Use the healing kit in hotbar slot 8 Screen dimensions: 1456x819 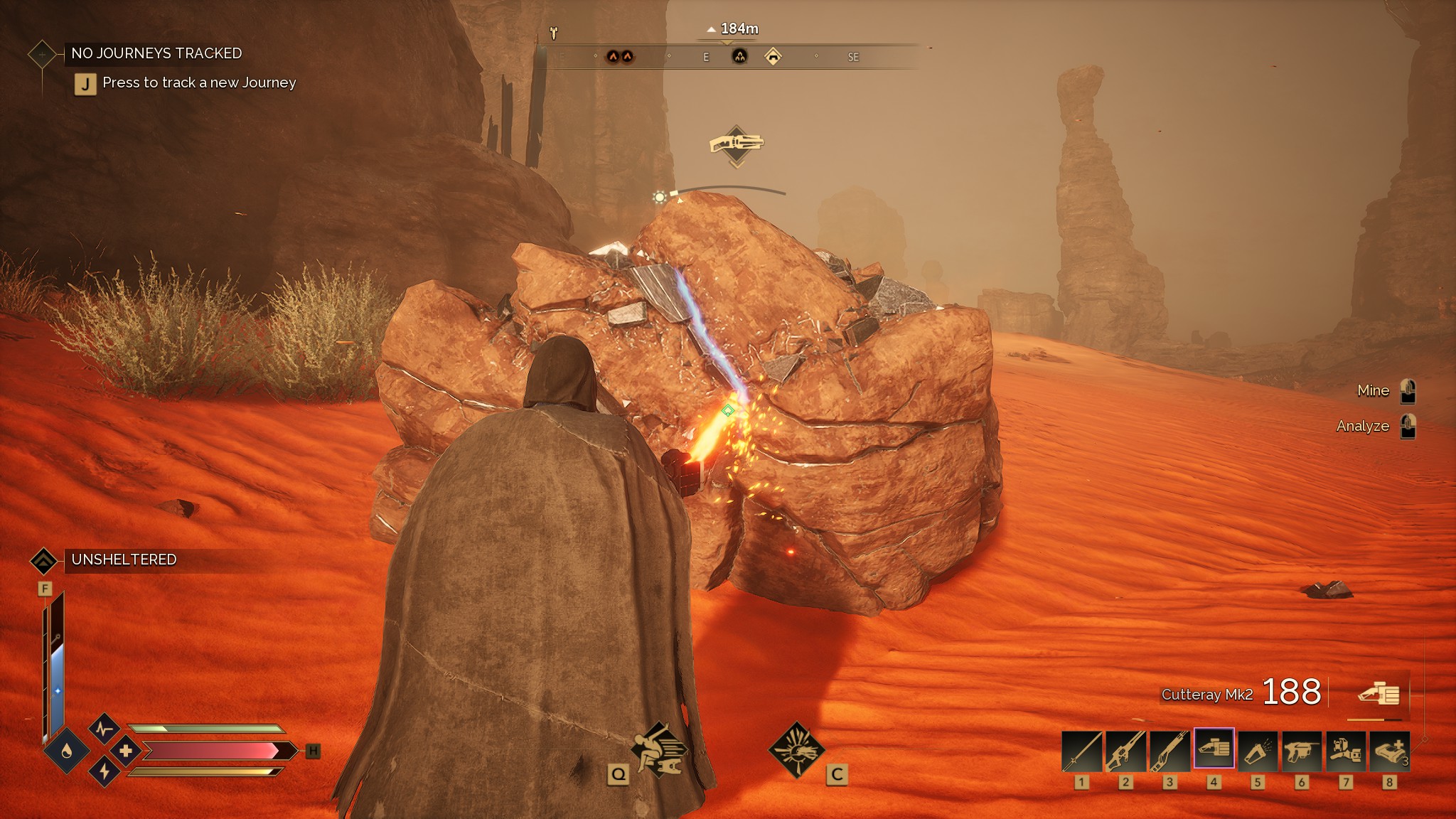(x=1390, y=750)
